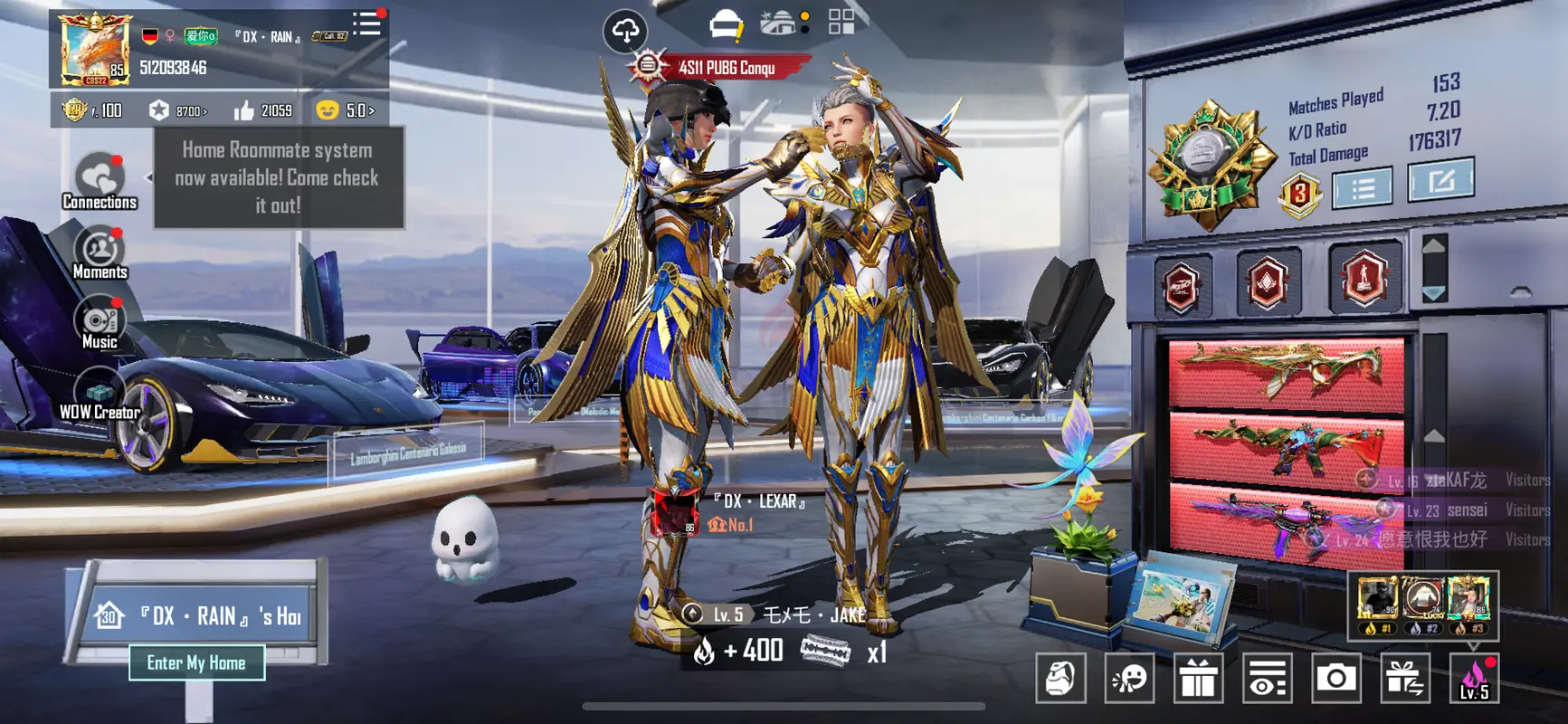Tap the thumbs-up likes counter
The image size is (1568, 724).
click(x=263, y=110)
